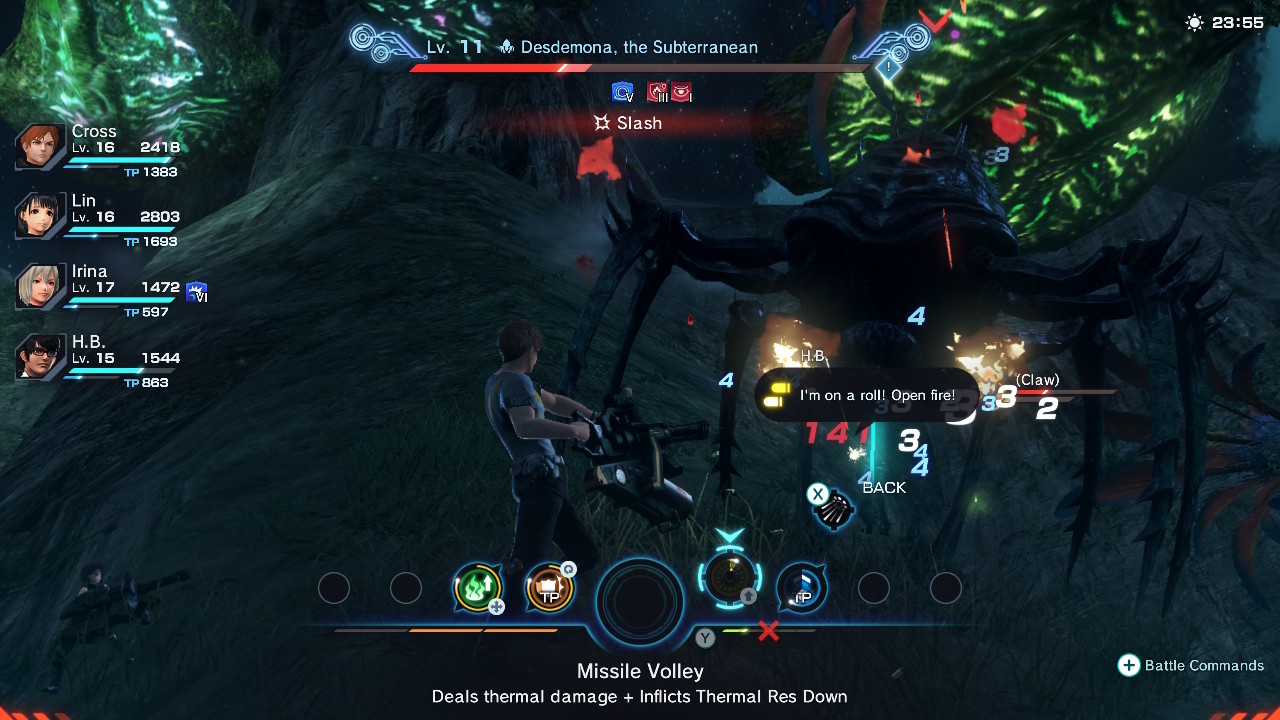1280x720 pixels.
Task: Target the BACK appendage icon
Action: click(x=832, y=509)
